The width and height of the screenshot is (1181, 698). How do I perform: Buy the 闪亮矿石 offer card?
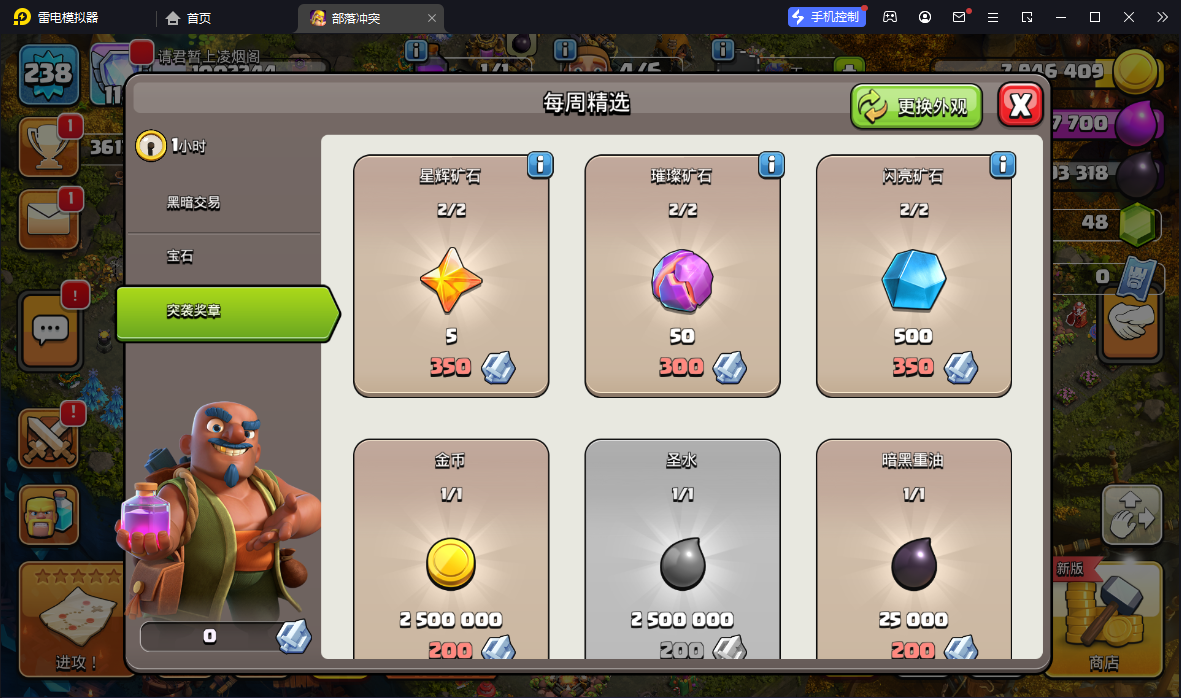(913, 276)
